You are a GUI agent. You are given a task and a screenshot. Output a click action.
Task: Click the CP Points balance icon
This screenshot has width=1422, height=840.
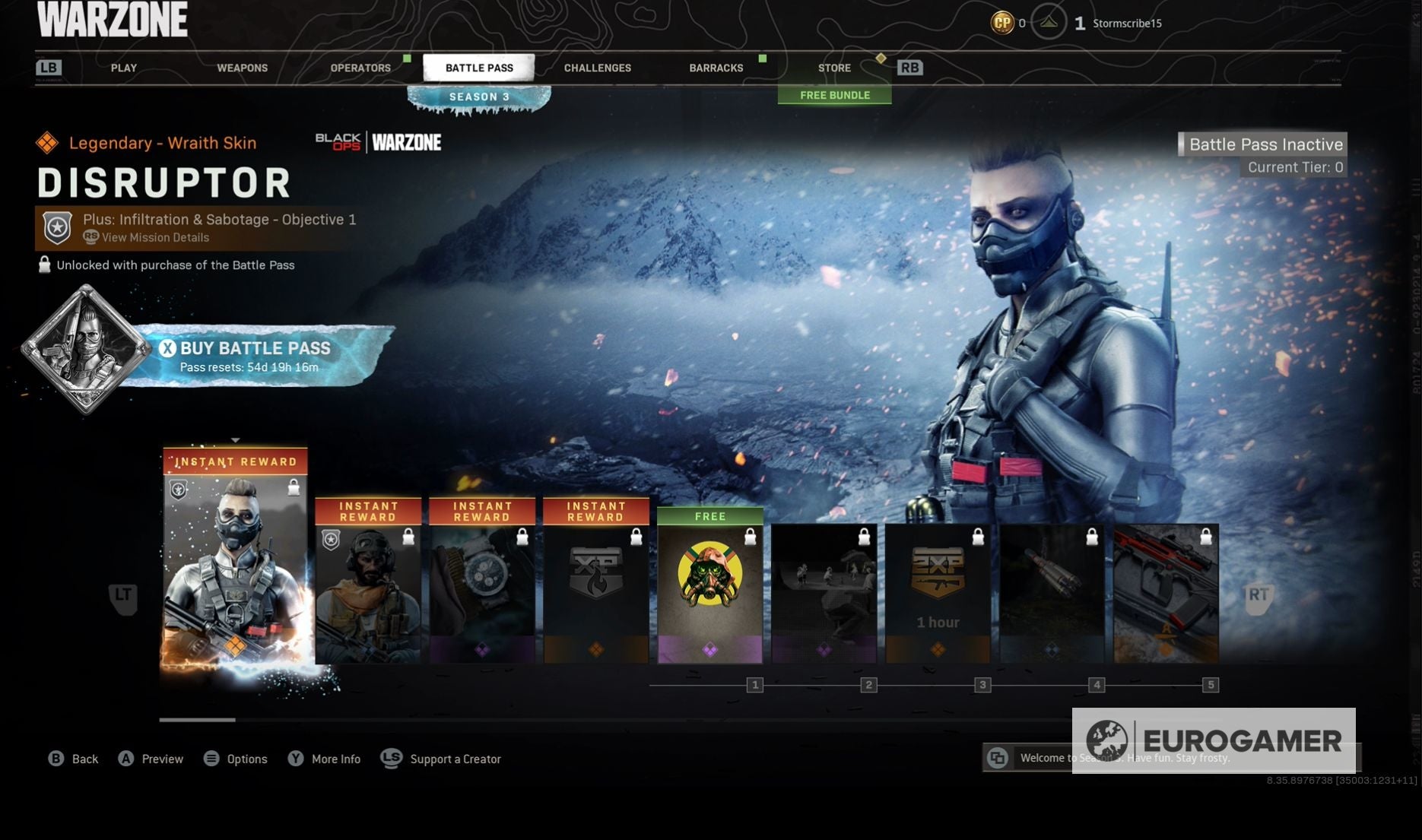tap(1002, 23)
